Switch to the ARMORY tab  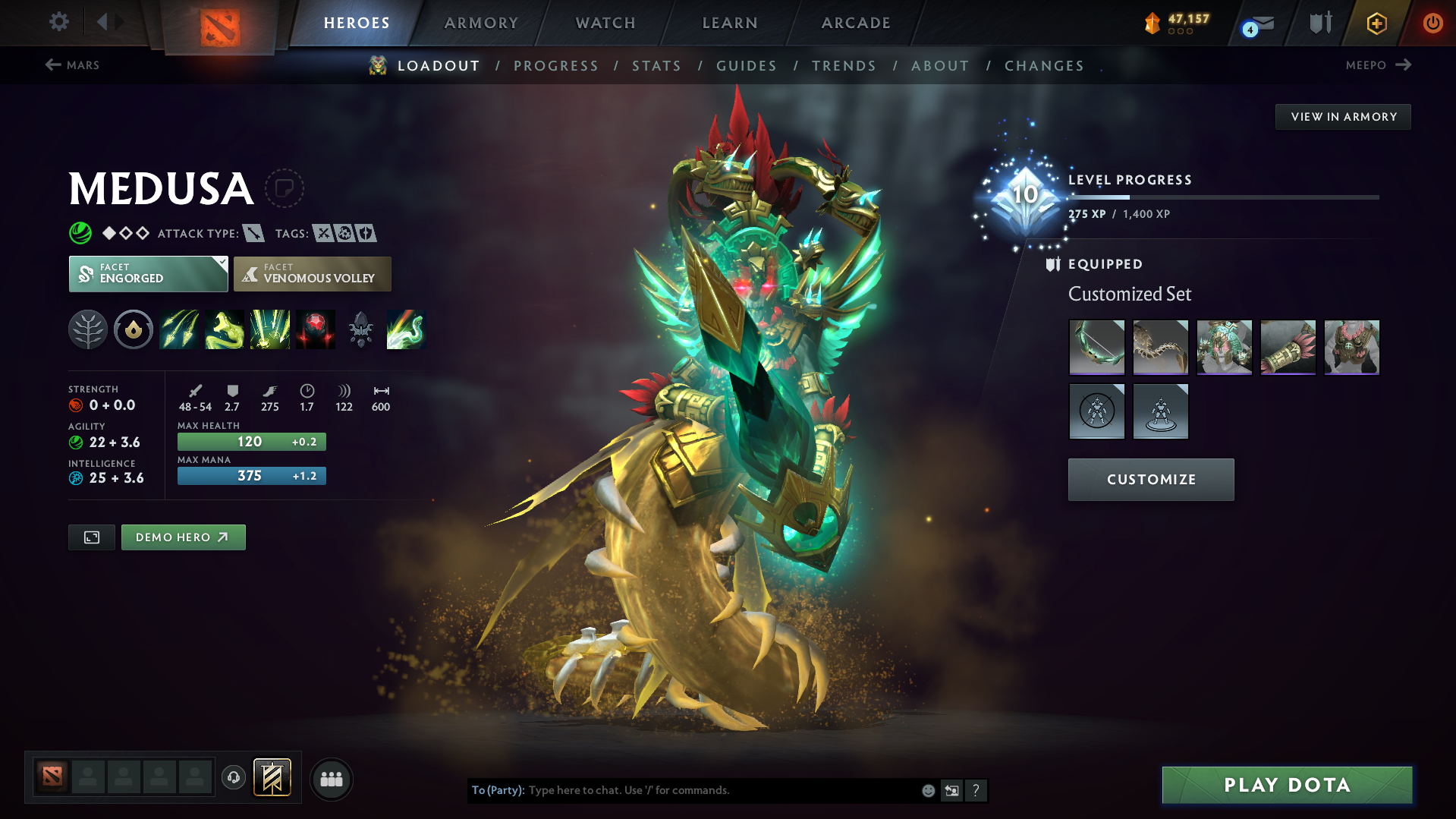click(481, 23)
